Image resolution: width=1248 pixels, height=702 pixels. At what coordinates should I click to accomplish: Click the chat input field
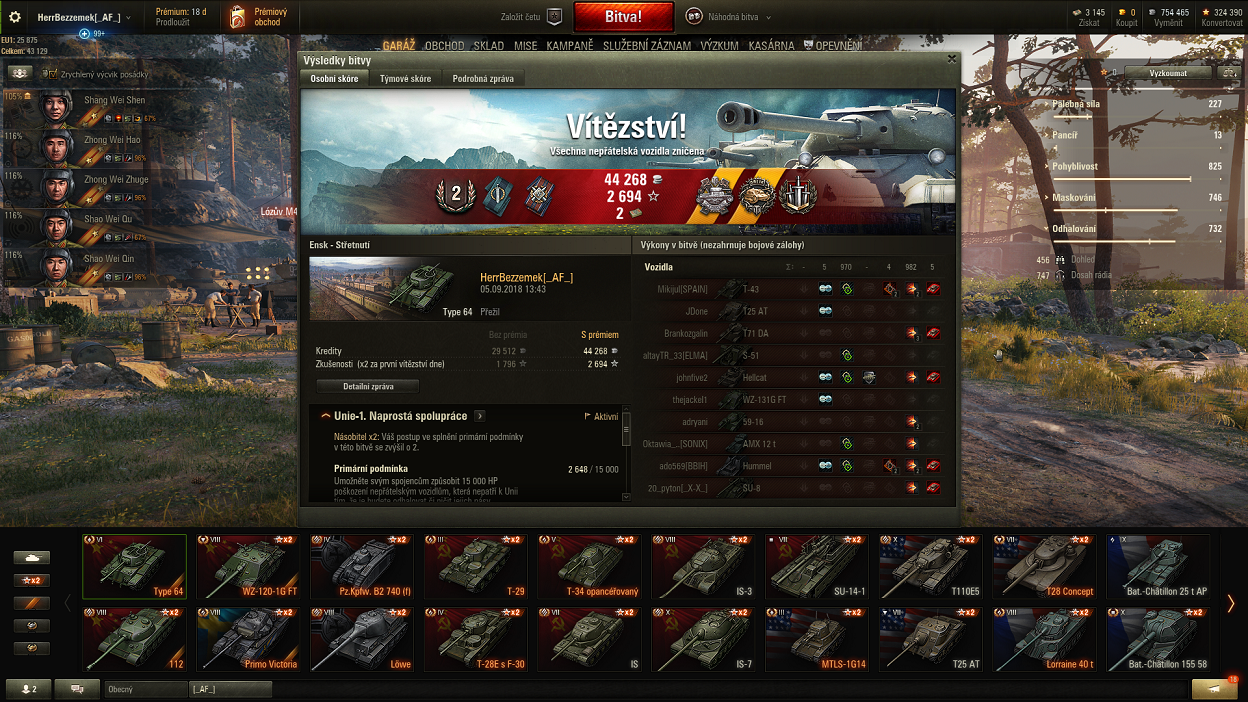pyautogui.click(x=147, y=689)
